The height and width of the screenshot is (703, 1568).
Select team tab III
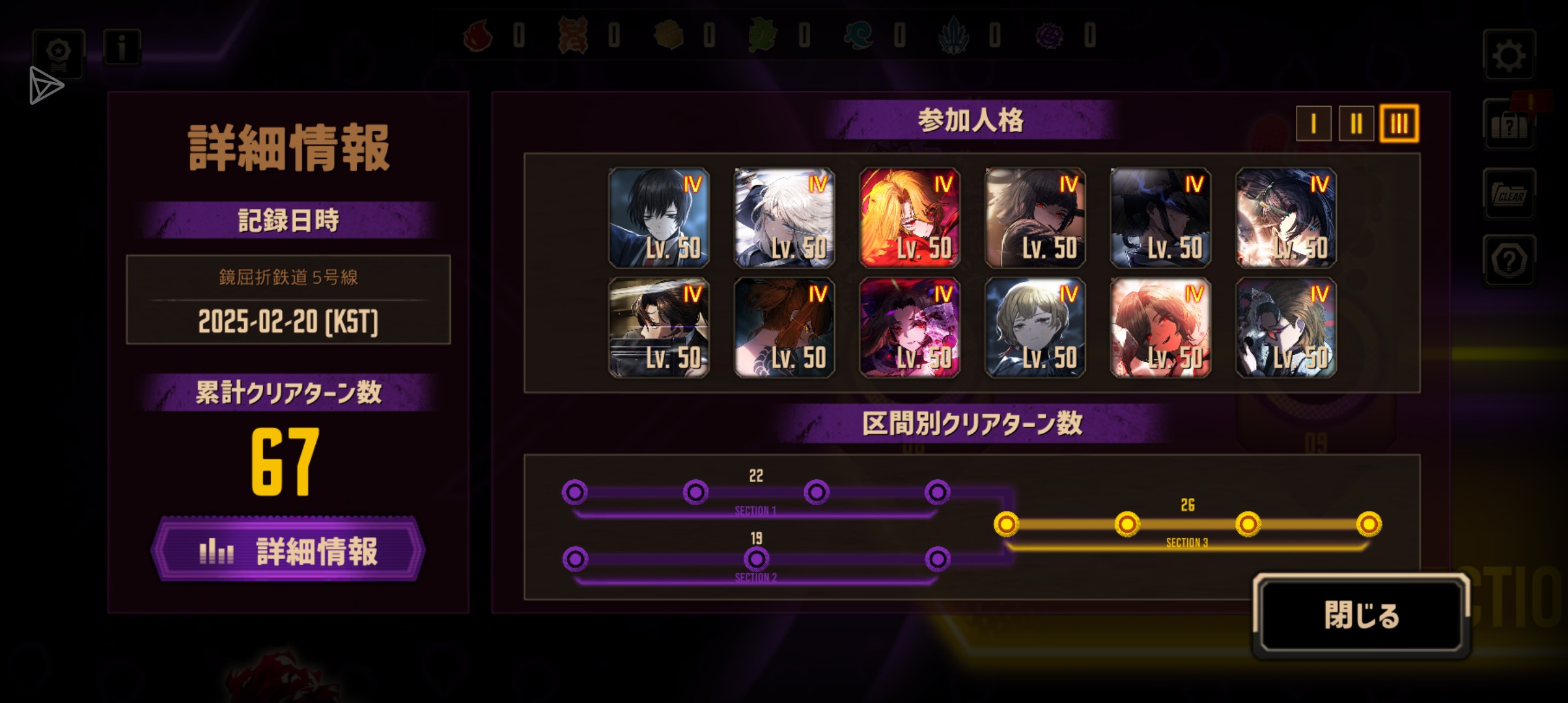[1399, 123]
